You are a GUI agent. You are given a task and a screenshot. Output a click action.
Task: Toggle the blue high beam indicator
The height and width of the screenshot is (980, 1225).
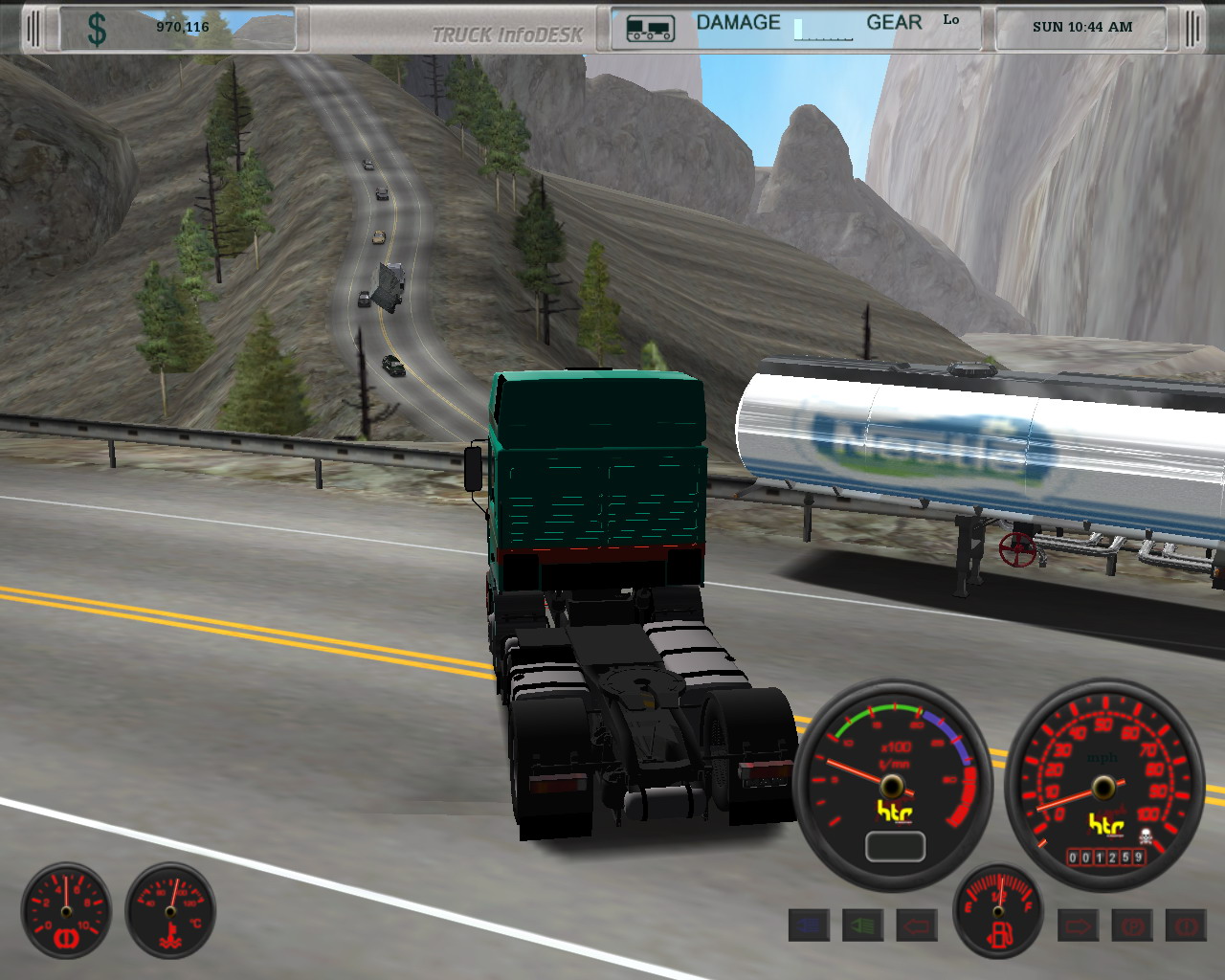point(809,925)
